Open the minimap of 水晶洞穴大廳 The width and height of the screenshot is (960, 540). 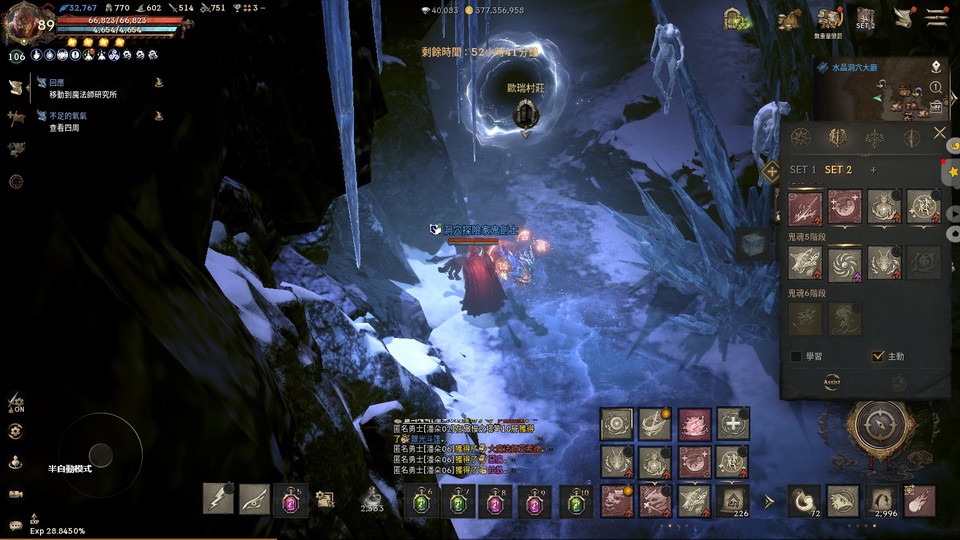tap(882, 97)
